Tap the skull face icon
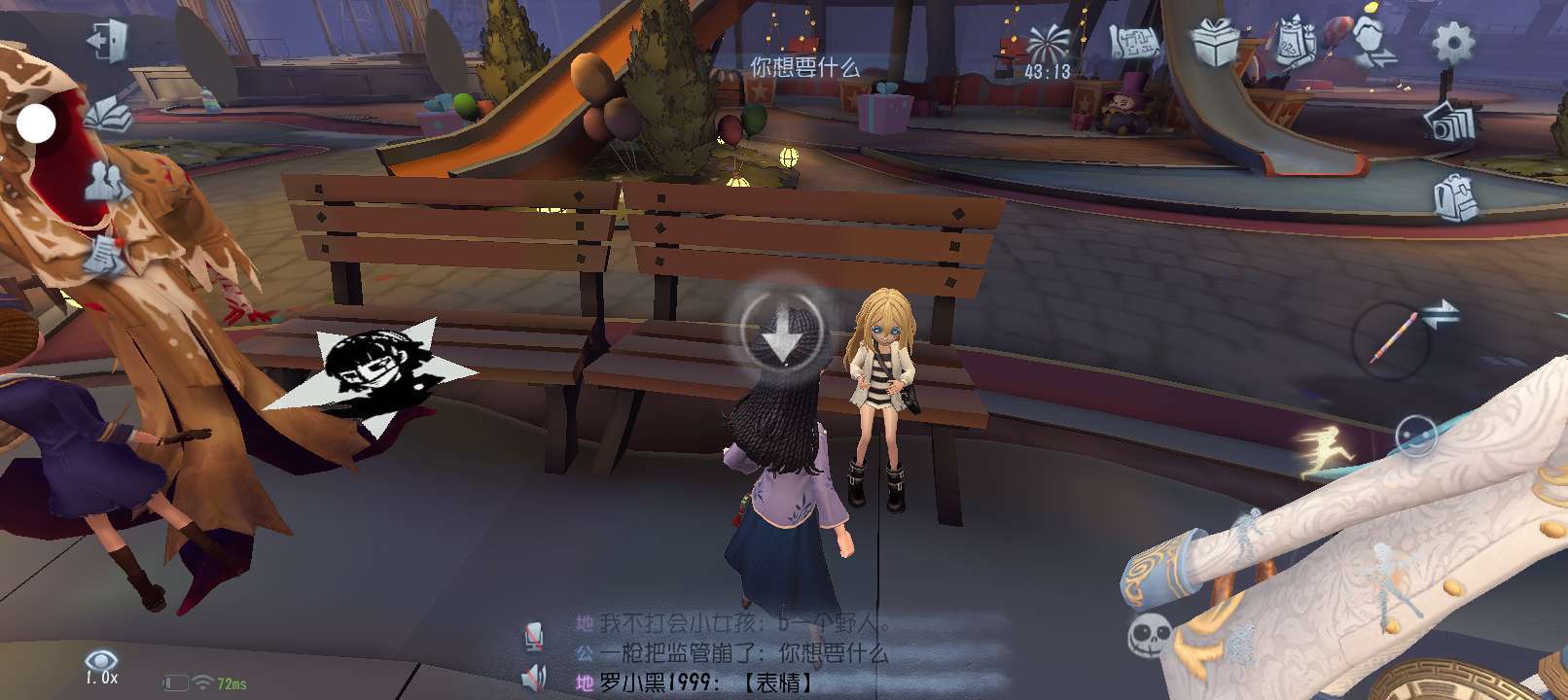The width and height of the screenshot is (1568, 700). [x=1148, y=635]
